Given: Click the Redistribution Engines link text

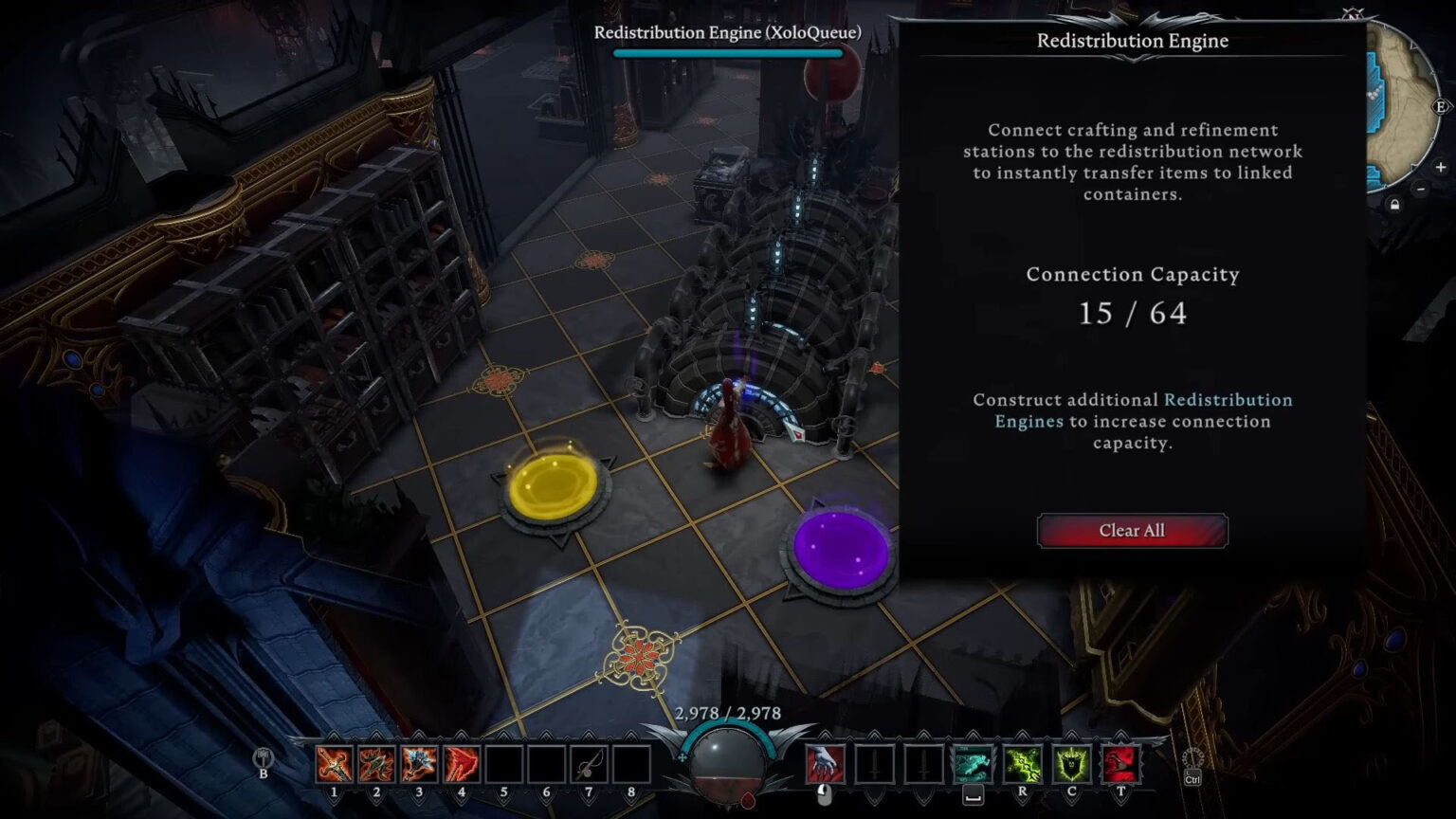Looking at the screenshot, I should 1228,400.
